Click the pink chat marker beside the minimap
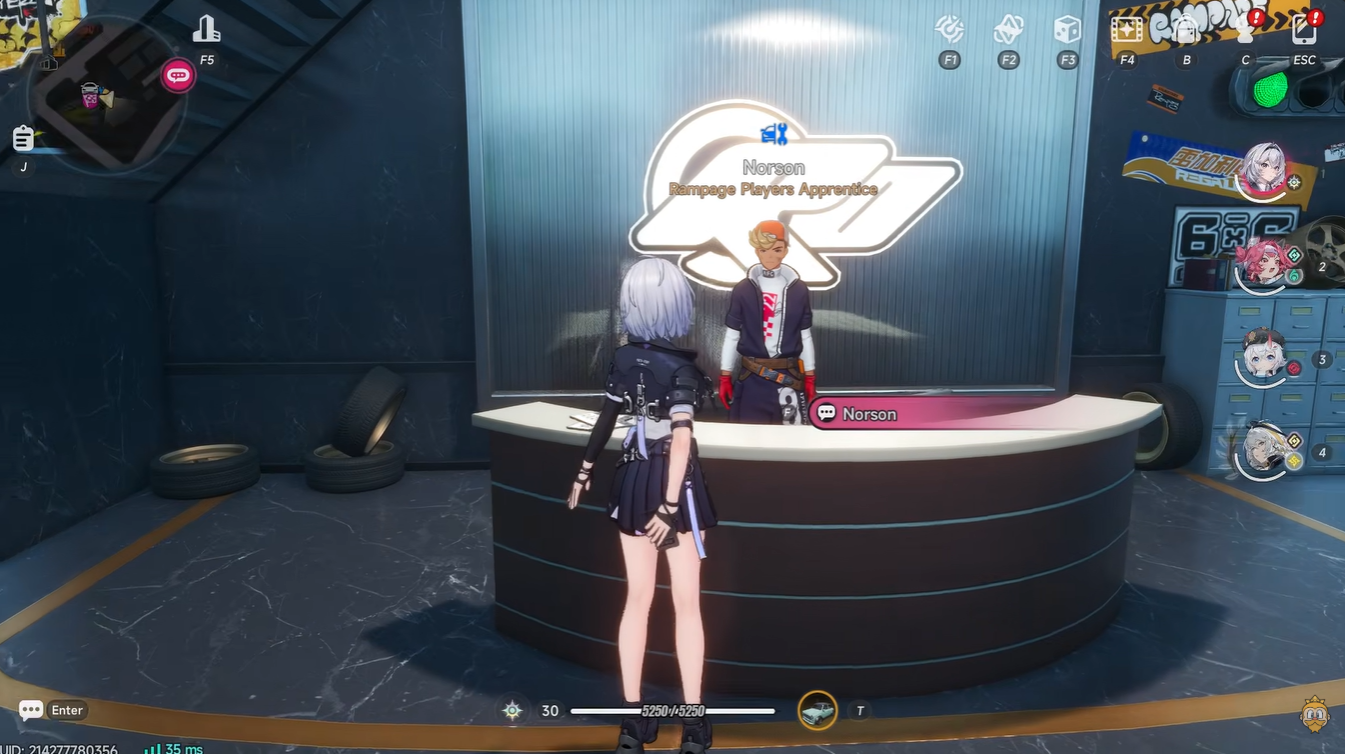This screenshot has height=754, width=1345. 175,74
